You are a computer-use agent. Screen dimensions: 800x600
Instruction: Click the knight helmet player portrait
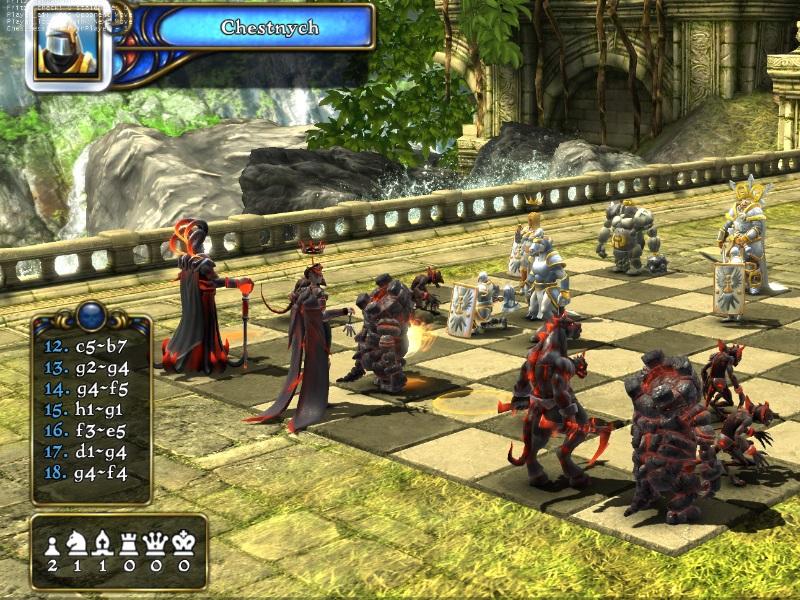click(x=68, y=45)
